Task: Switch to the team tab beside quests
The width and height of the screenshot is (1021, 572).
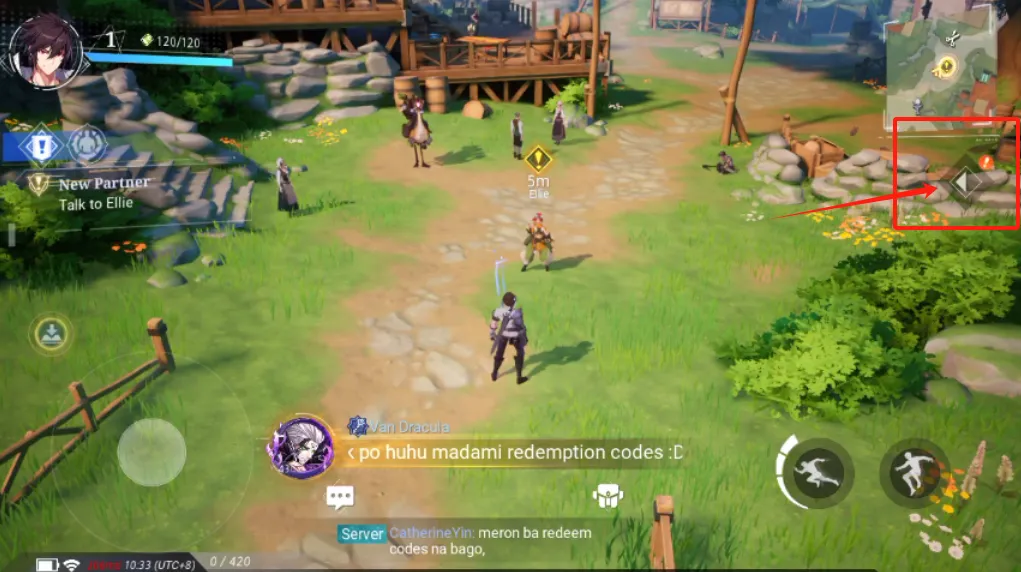Action: coord(88,146)
